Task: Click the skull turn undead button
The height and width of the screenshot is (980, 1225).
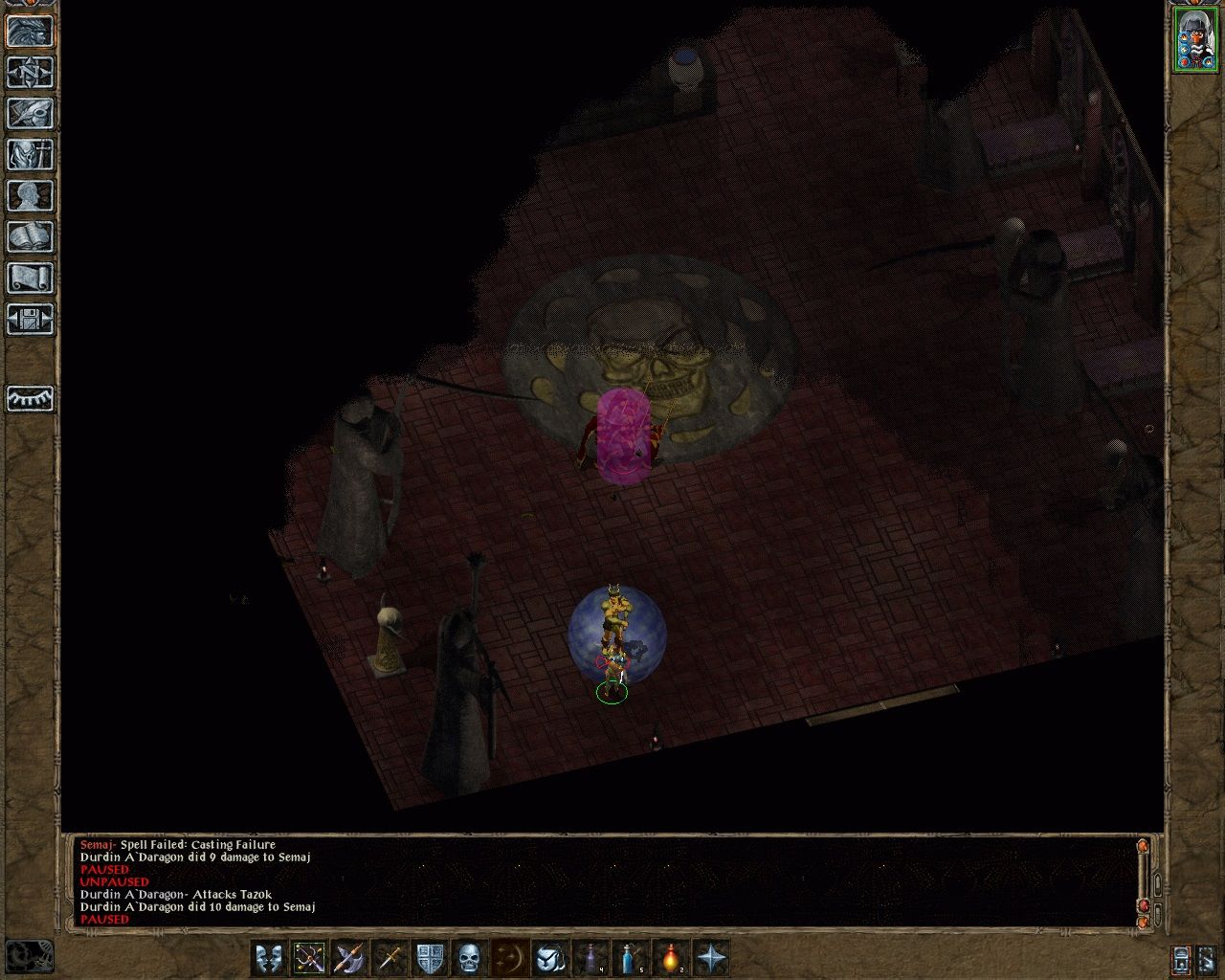Action: coord(470,957)
